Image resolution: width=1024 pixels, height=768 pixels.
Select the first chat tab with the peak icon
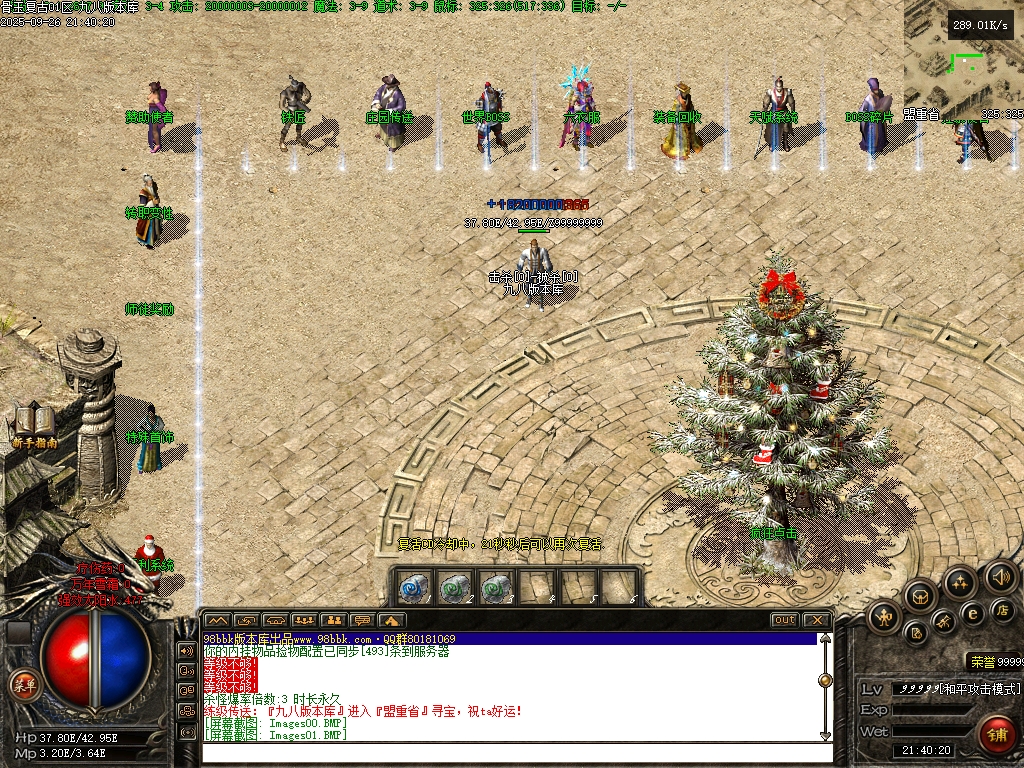217,620
